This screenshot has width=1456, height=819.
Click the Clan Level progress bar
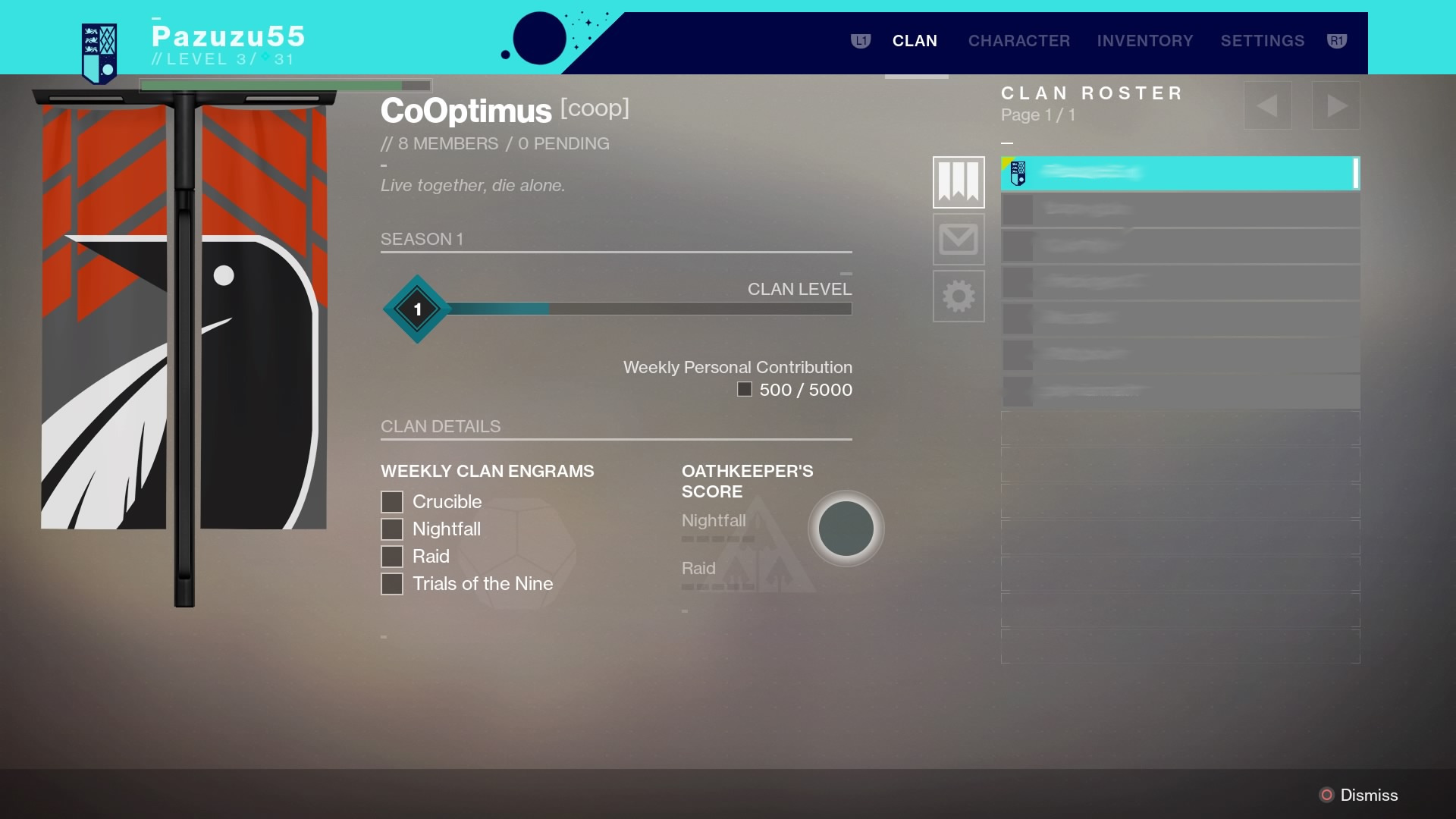(651, 309)
